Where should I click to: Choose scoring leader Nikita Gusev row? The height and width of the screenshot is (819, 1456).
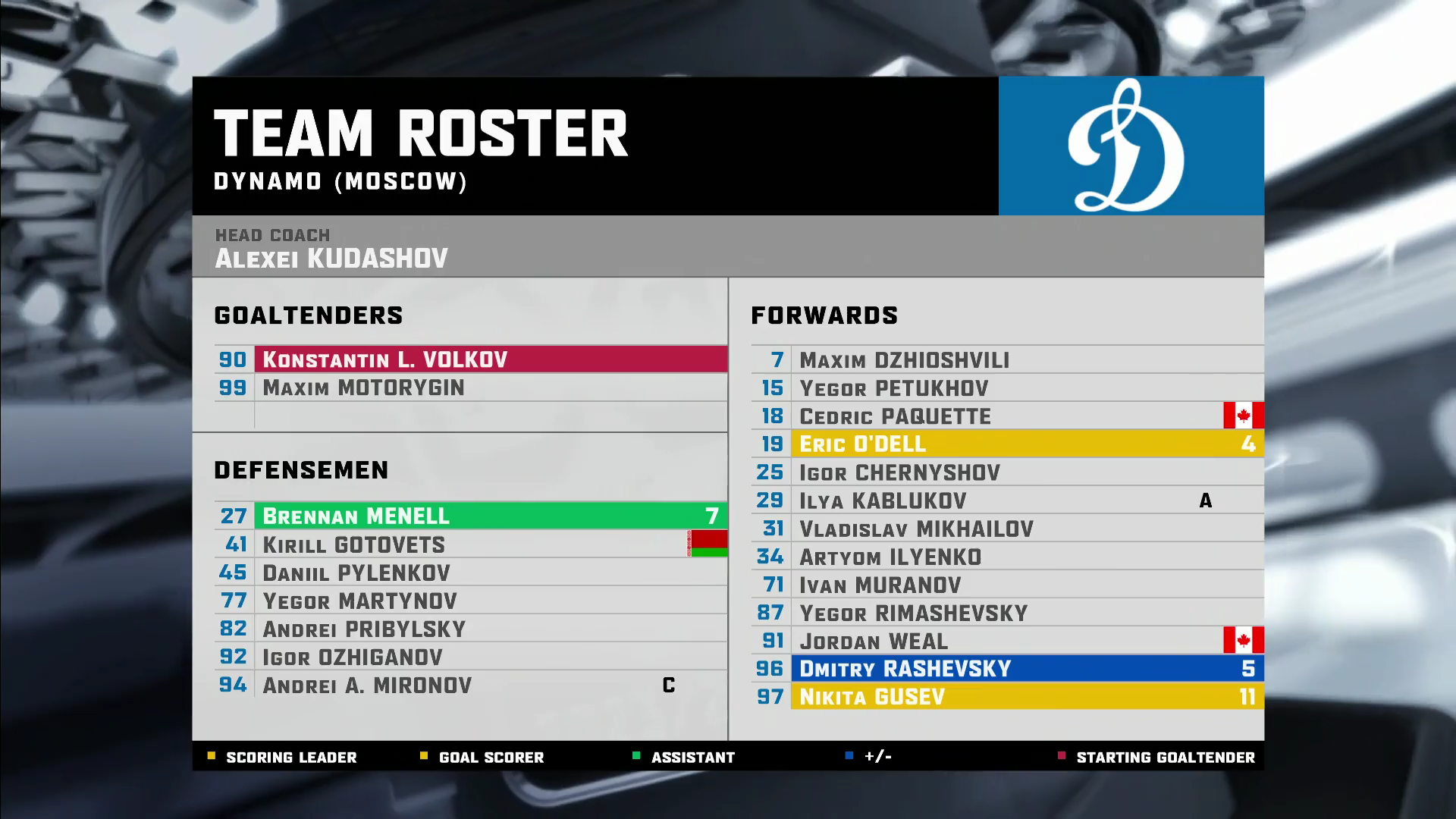coord(1007,696)
